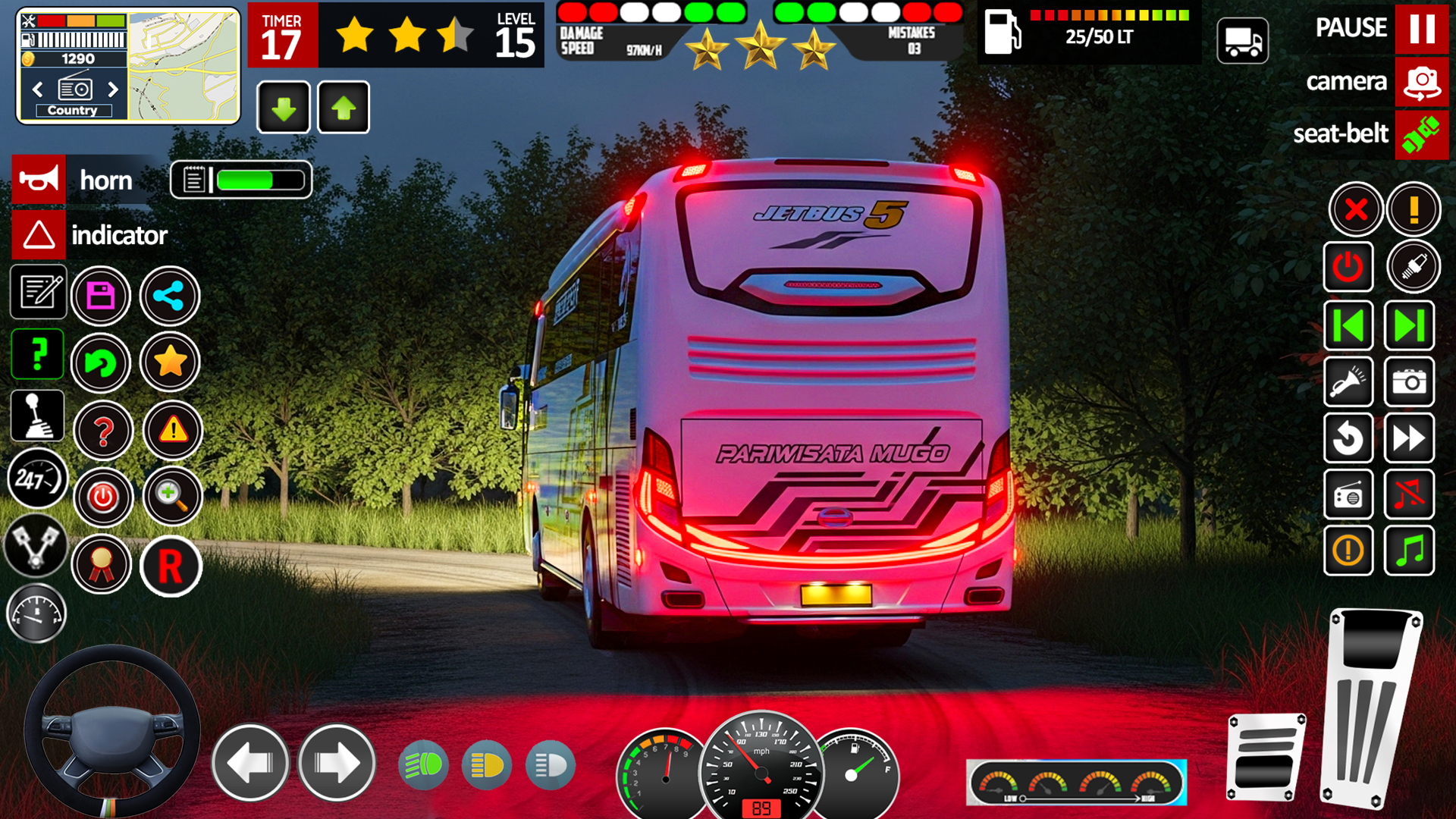Open the pause menu
The width and height of the screenshot is (1456, 819).
point(1422,28)
